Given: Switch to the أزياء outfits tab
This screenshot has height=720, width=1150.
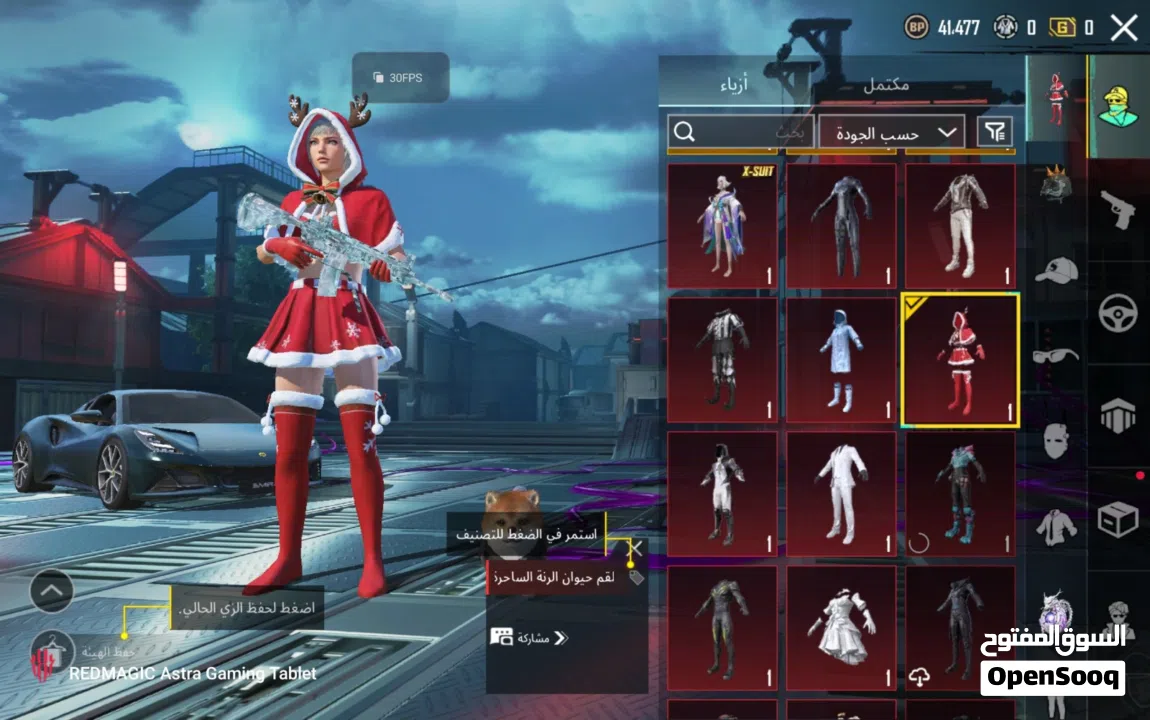Looking at the screenshot, I should point(742,86).
